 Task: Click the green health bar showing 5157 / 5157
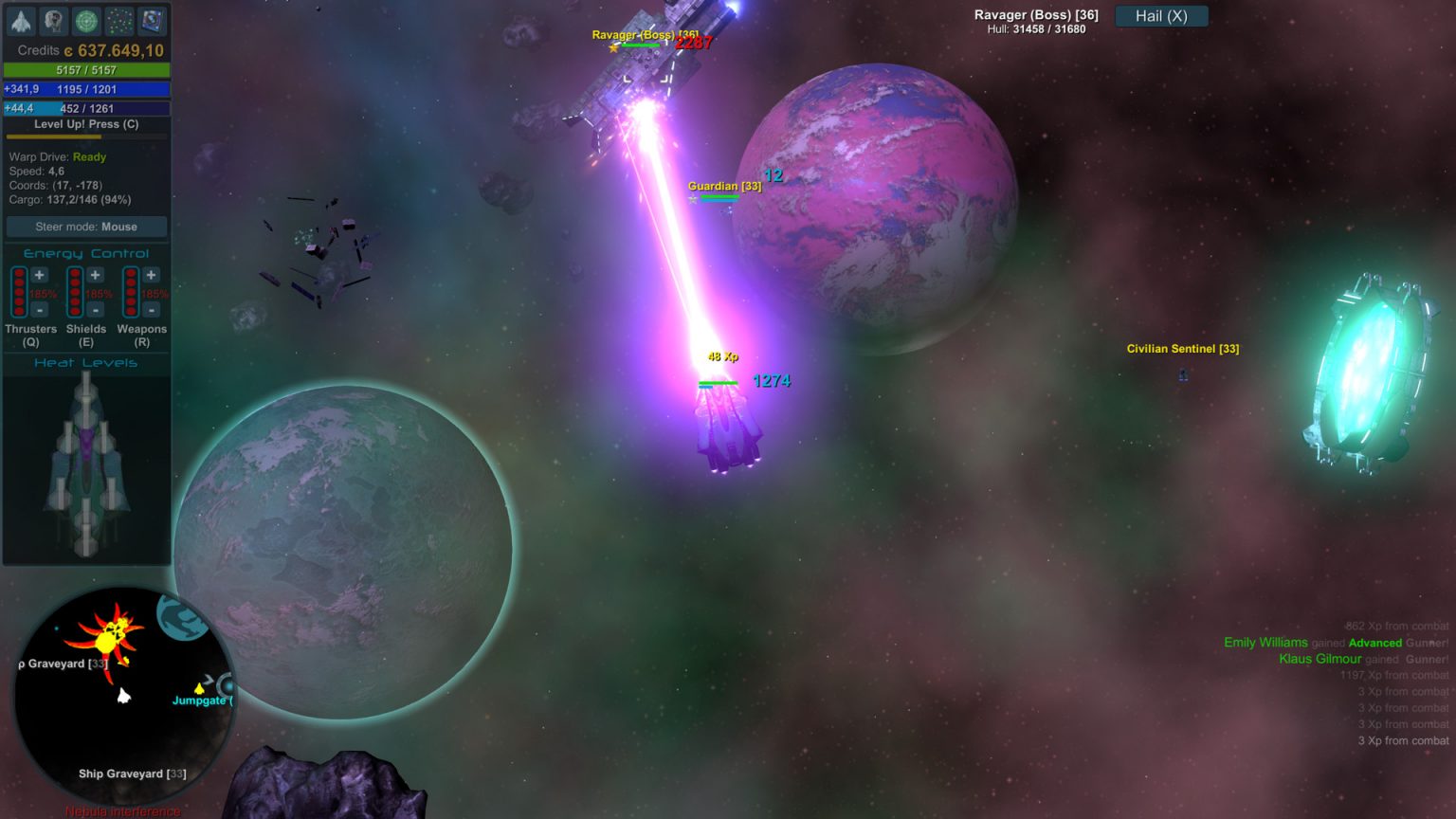point(88,68)
